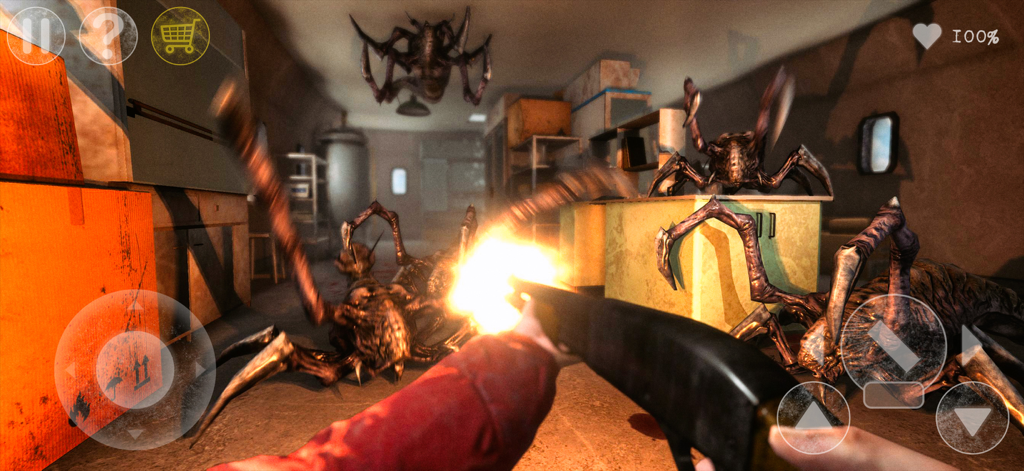Tap the right arrow on the movement joystick
This screenshot has height=471, width=1024.
(200, 370)
